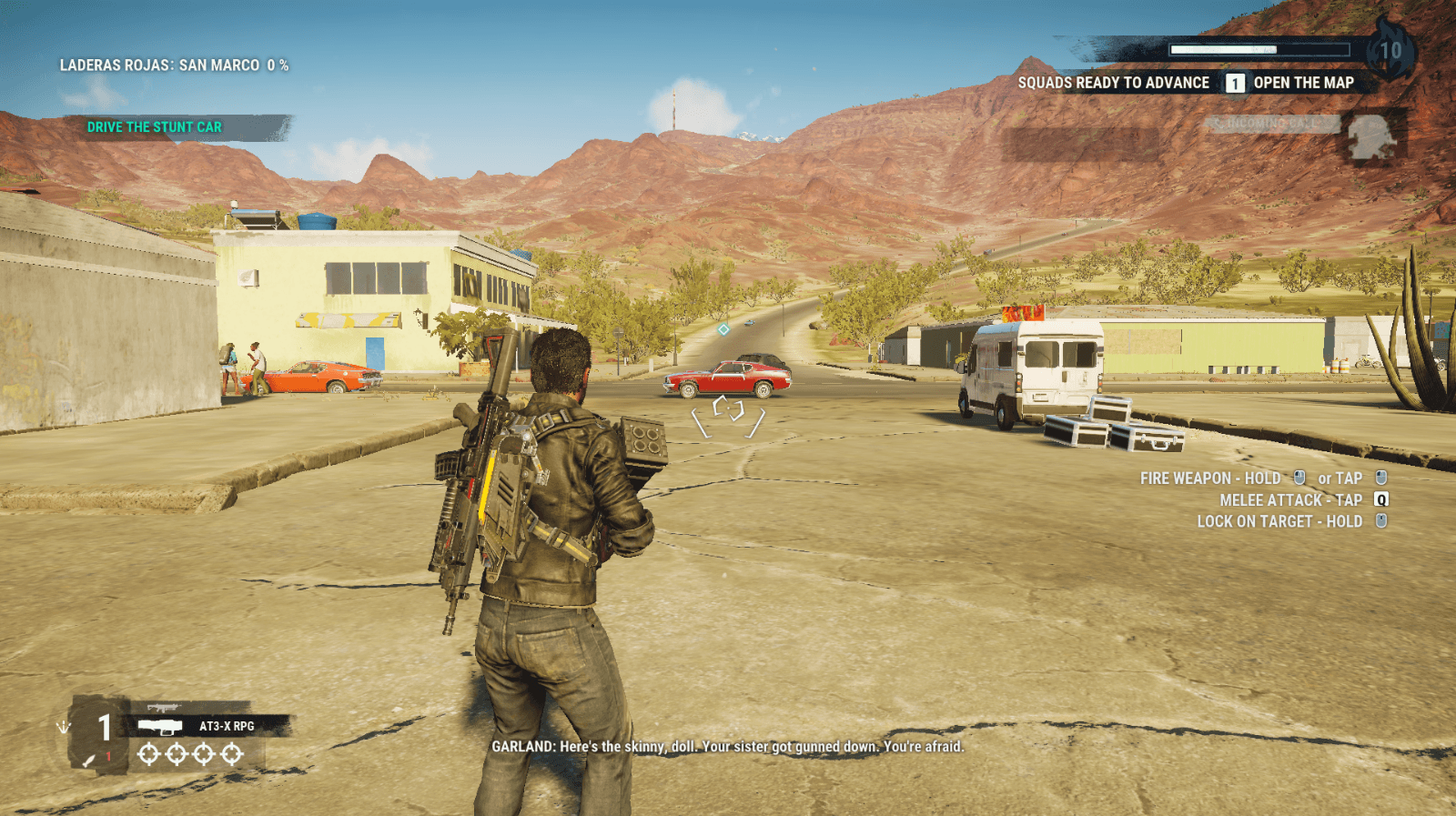Viewport: 1456px width, 816px height.
Task: Click the rocket icon beside the red ammo count
Action: pyautogui.click(x=88, y=761)
